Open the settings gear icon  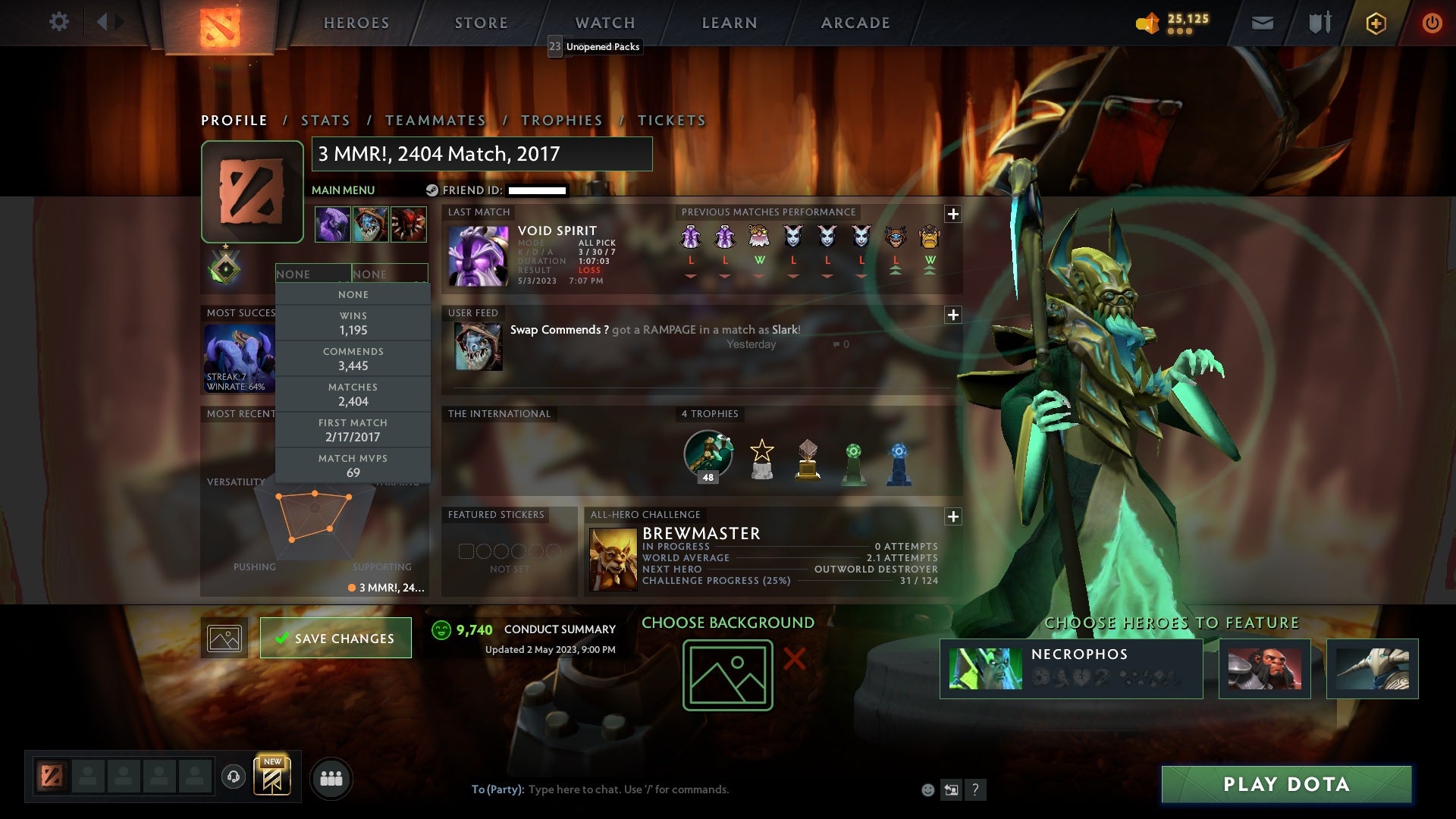point(59,22)
